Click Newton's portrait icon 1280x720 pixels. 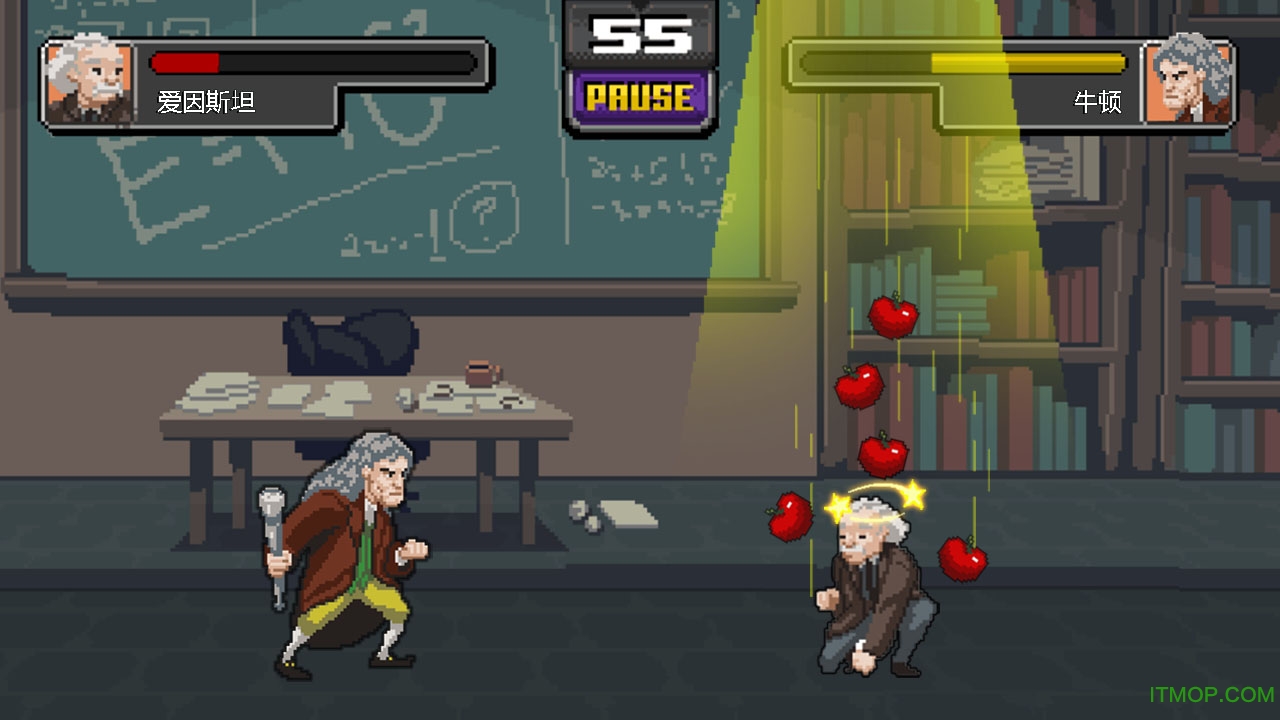pos(1192,80)
